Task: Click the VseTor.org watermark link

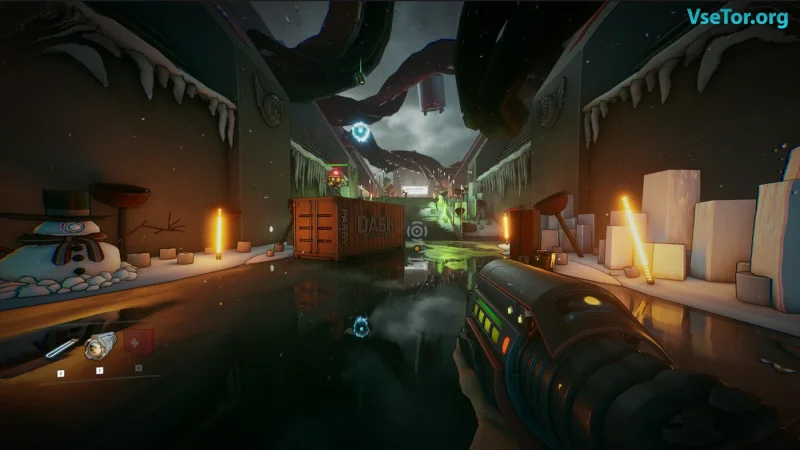Action: pos(736,17)
